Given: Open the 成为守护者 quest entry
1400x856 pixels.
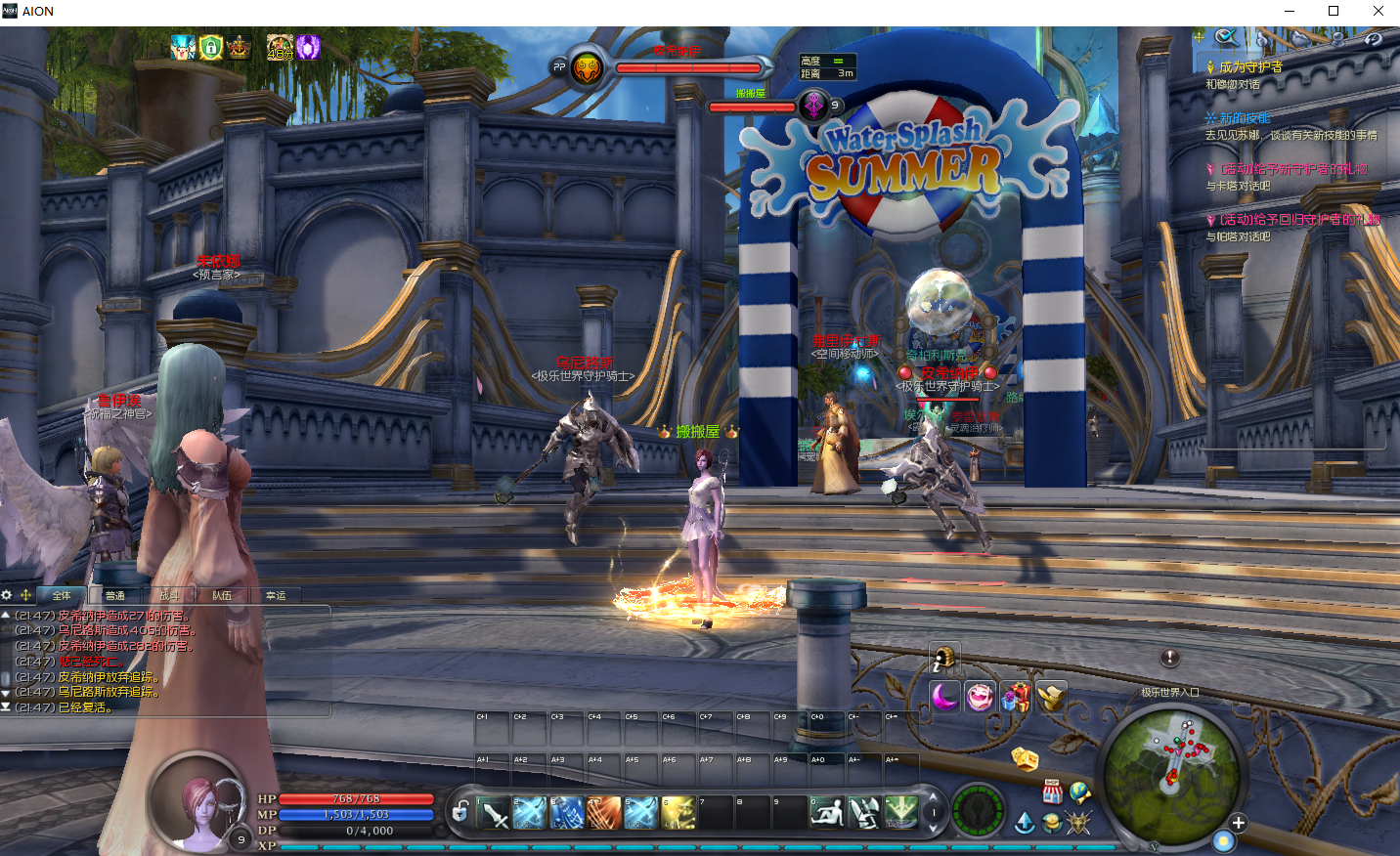Looking at the screenshot, I should tap(1250, 67).
